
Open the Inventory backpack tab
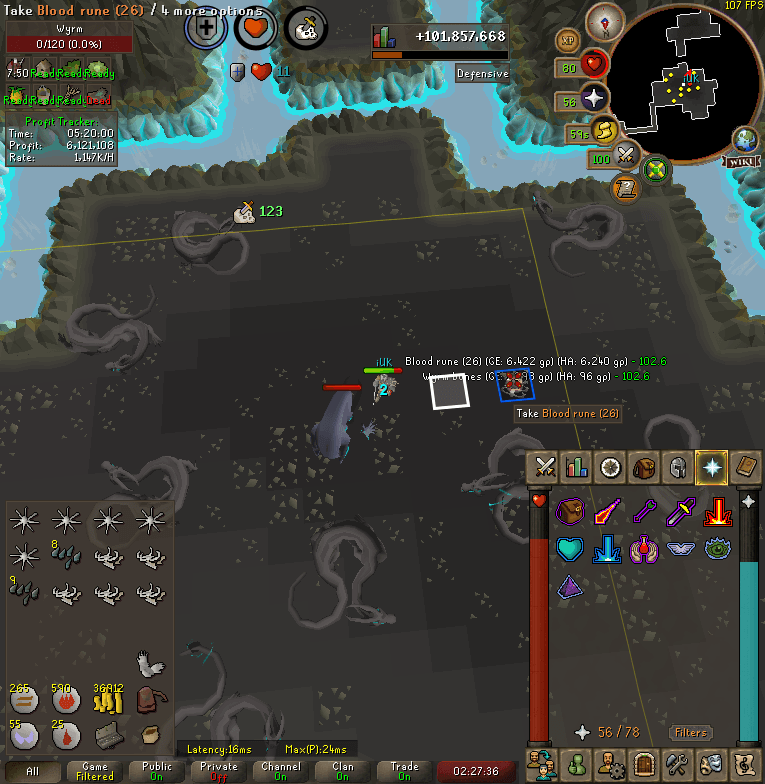click(644, 467)
